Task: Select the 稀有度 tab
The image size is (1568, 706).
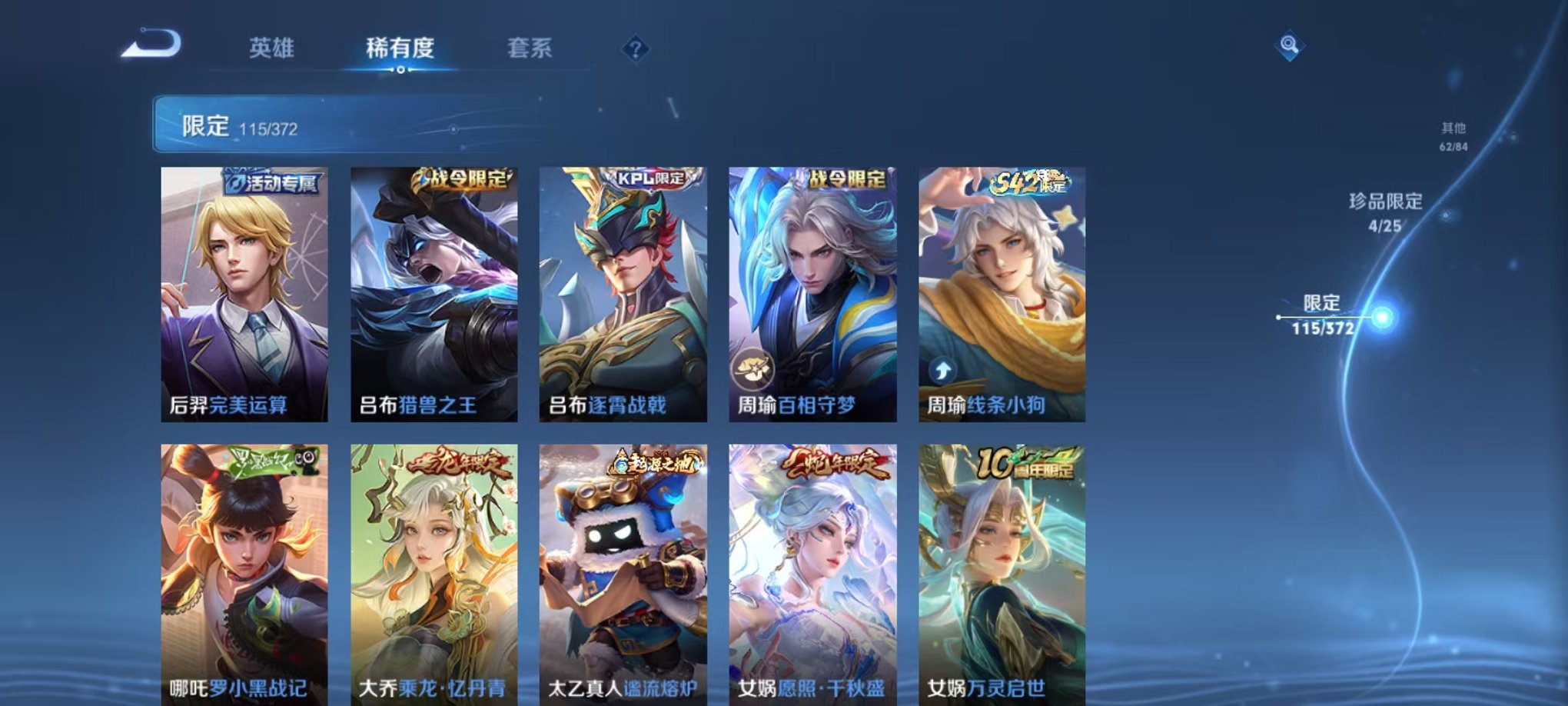Action: 401,48
